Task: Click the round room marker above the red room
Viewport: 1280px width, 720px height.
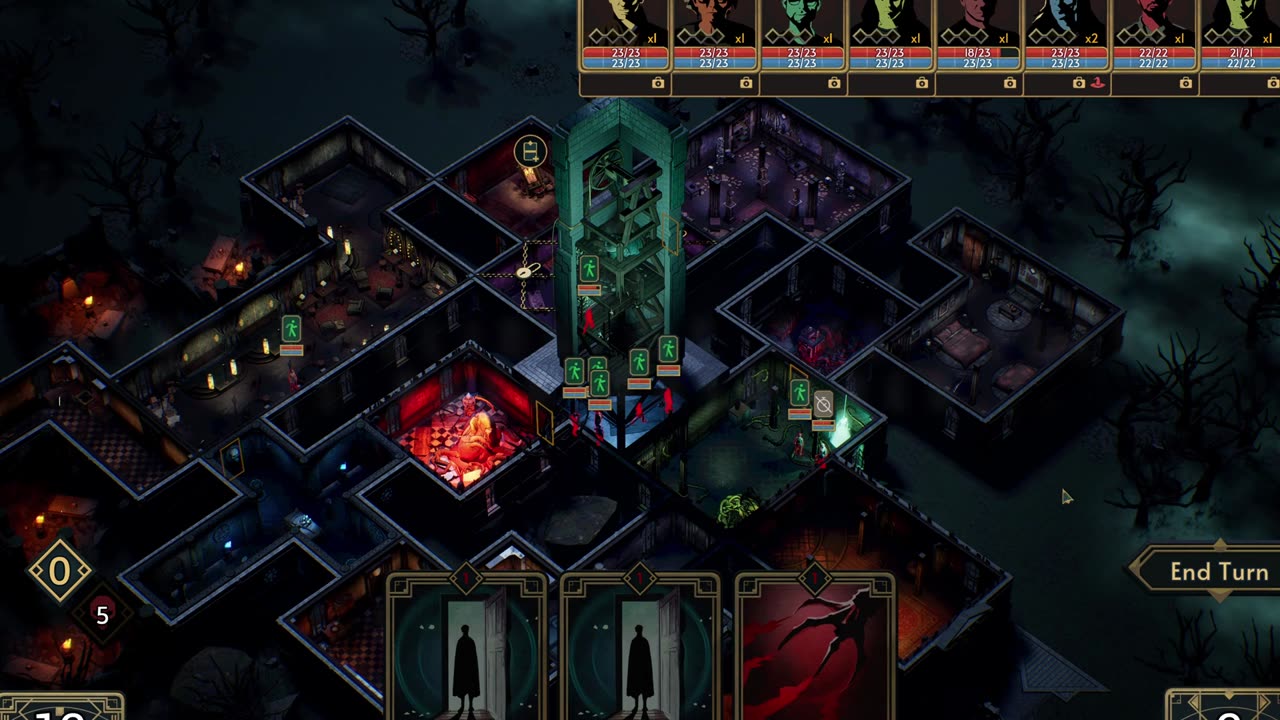Action: coord(530,152)
